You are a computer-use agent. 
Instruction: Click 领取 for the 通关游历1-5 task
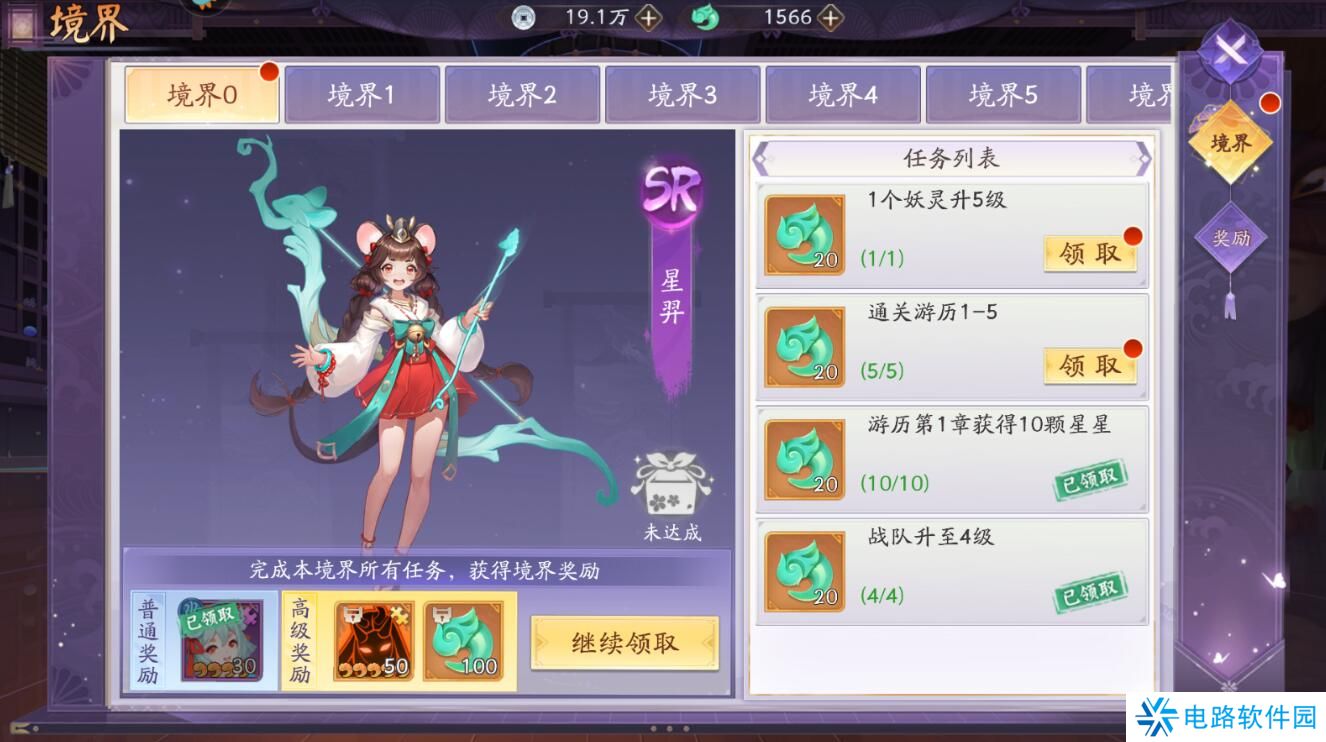[x=1090, y=366]
